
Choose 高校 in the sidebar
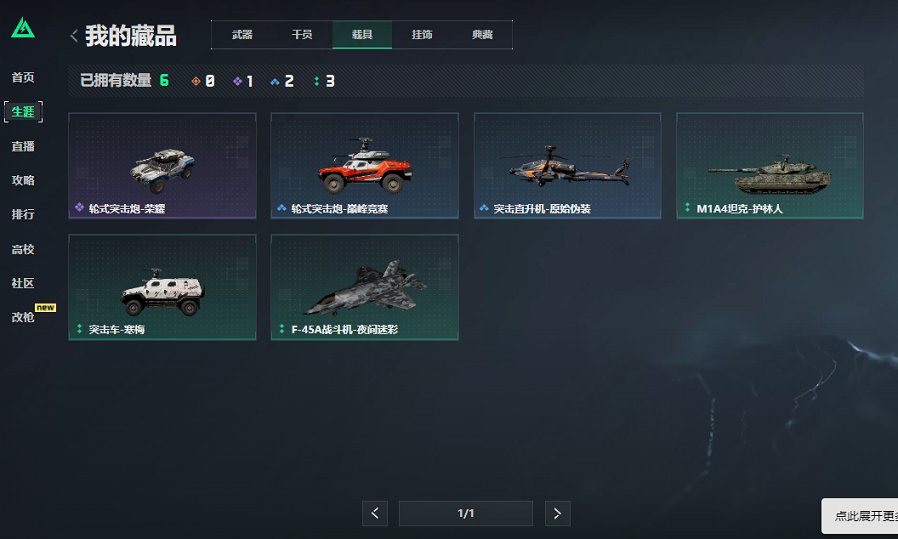[23, 249]
